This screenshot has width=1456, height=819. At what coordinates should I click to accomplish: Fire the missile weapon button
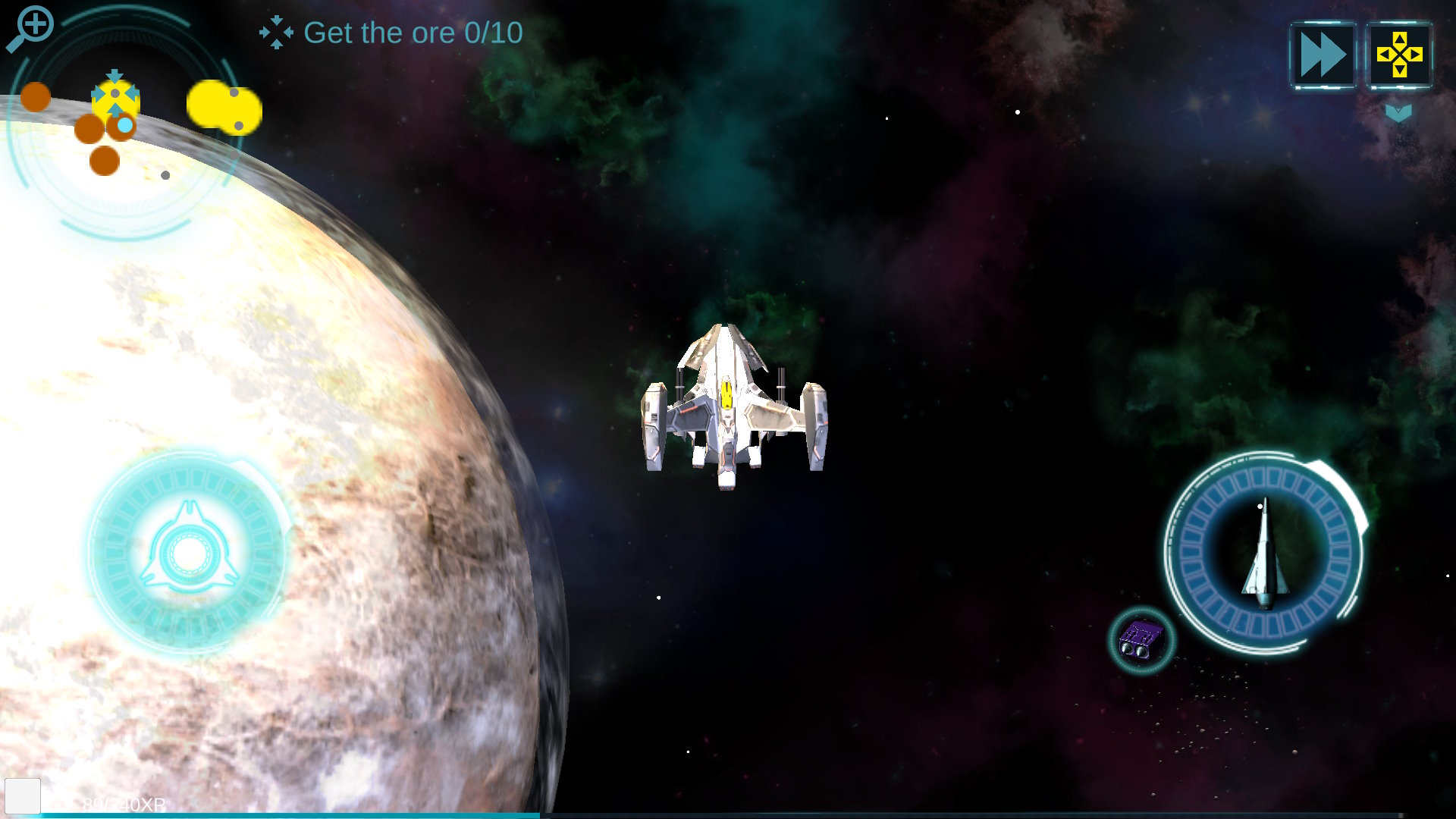[x=1264, y=553]
